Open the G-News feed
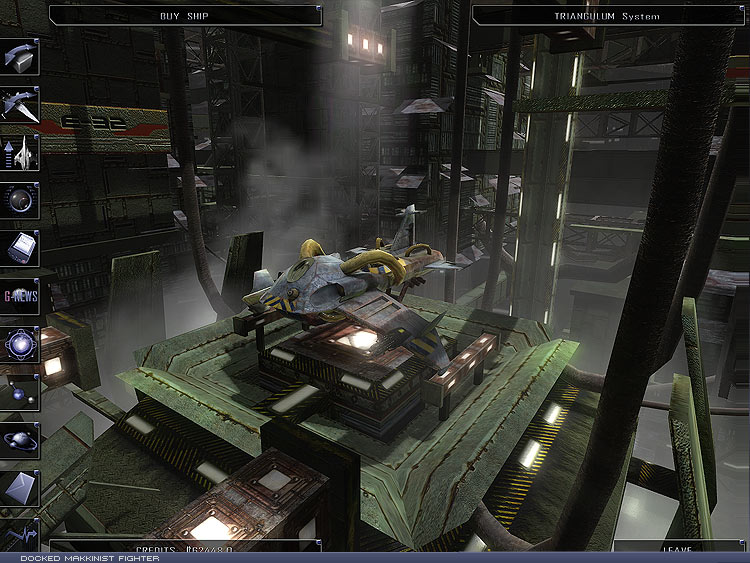Screen dimensions: 750x563 pyautogui.click(x=19, y=295)
